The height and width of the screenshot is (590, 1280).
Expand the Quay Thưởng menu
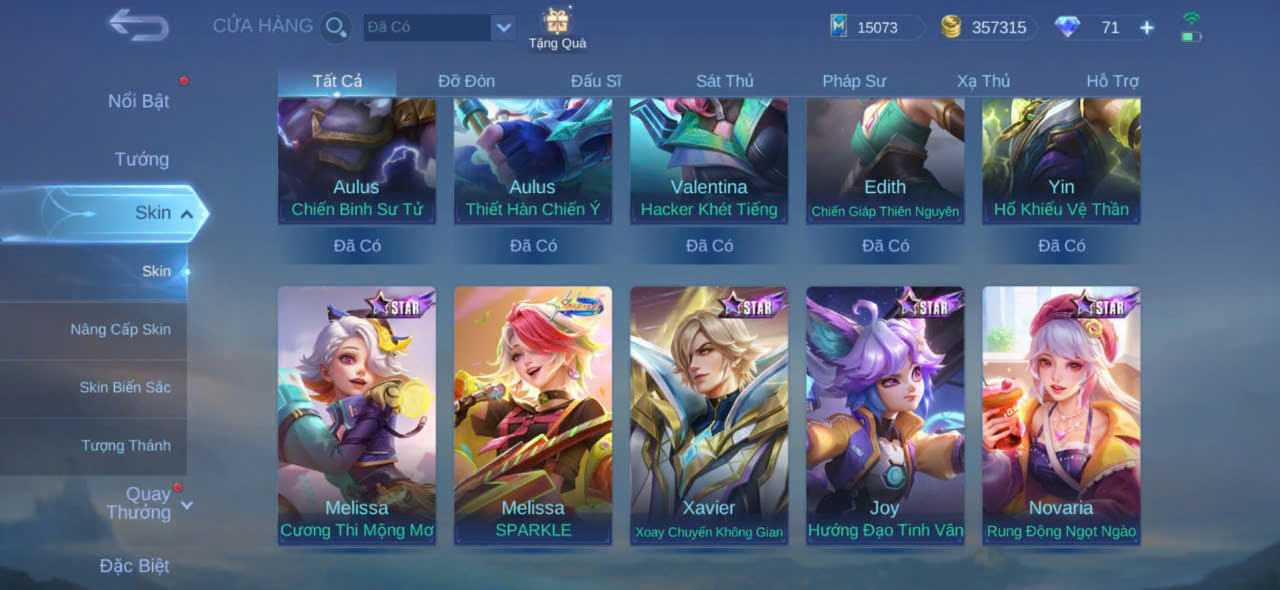pyautogui.click(x=147, y=503)
